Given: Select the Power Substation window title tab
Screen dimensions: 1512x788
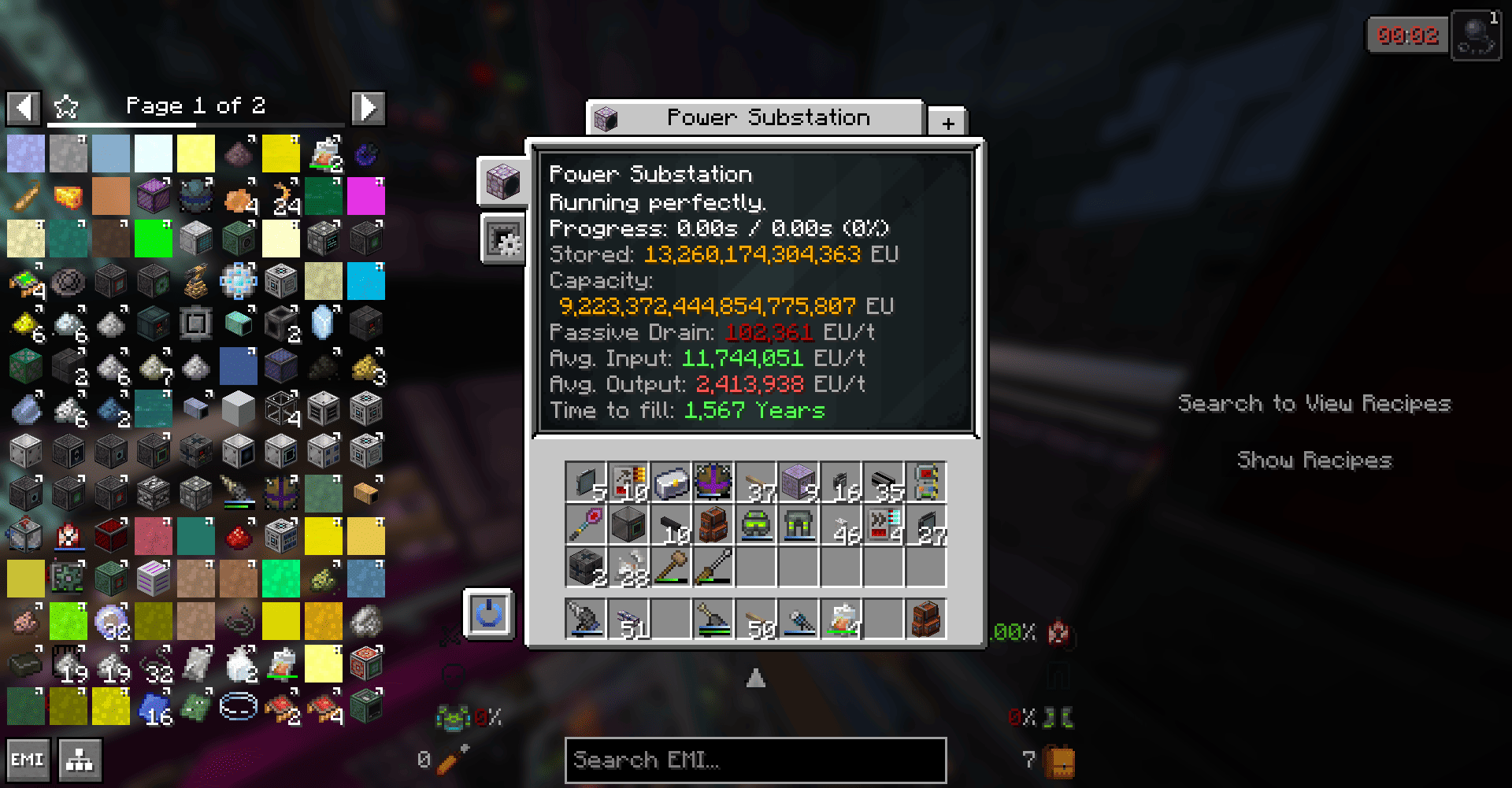Looking at the screenshot, I should 754,117.
